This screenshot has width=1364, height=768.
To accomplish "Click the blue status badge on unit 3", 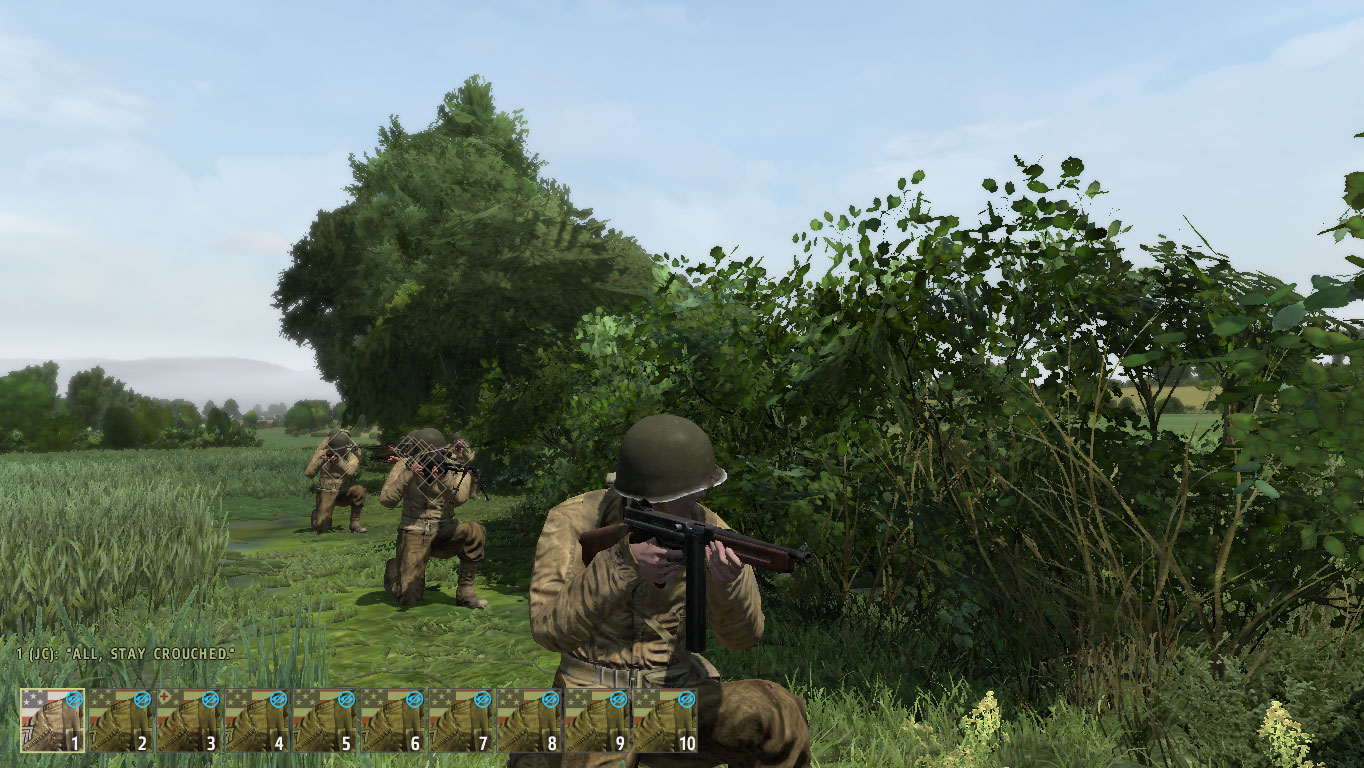I will (x=210, y=700).
